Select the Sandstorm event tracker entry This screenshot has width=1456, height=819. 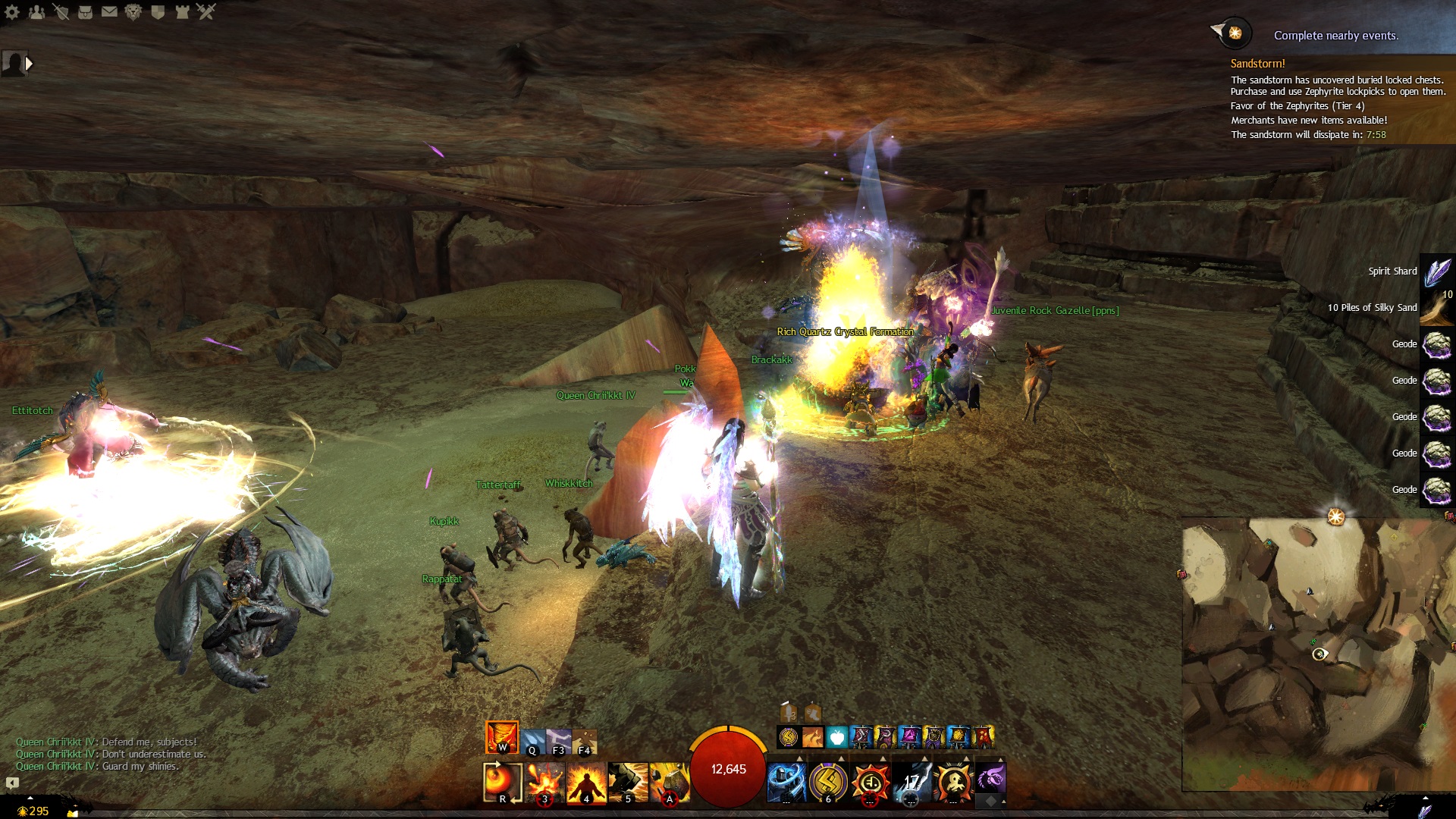[1257, 64]
